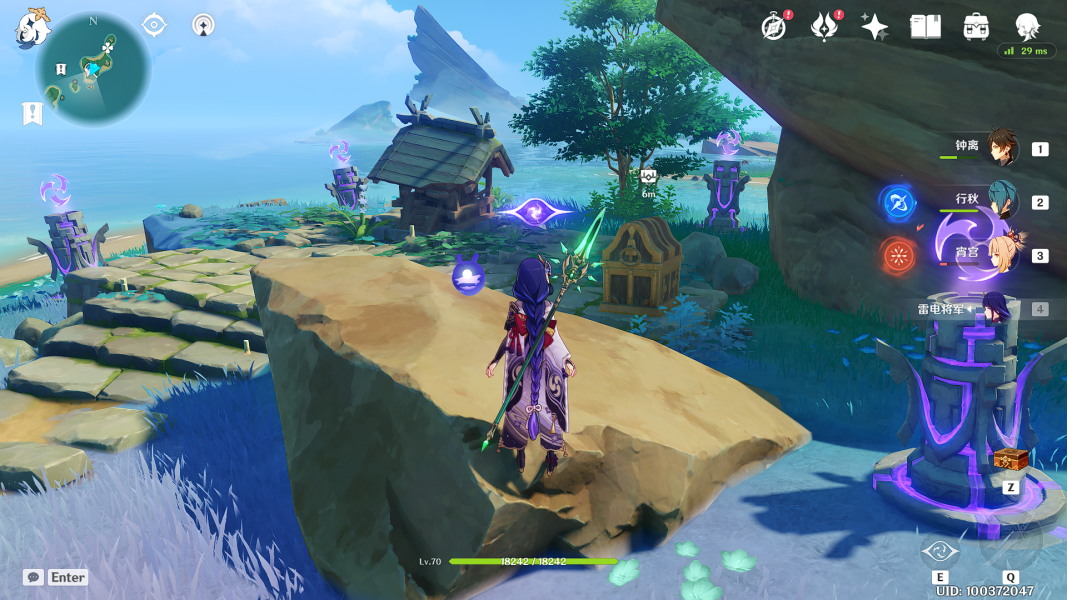Use the treasure chest gadget icon
1067x600 pixels.
pos(1010,461)
